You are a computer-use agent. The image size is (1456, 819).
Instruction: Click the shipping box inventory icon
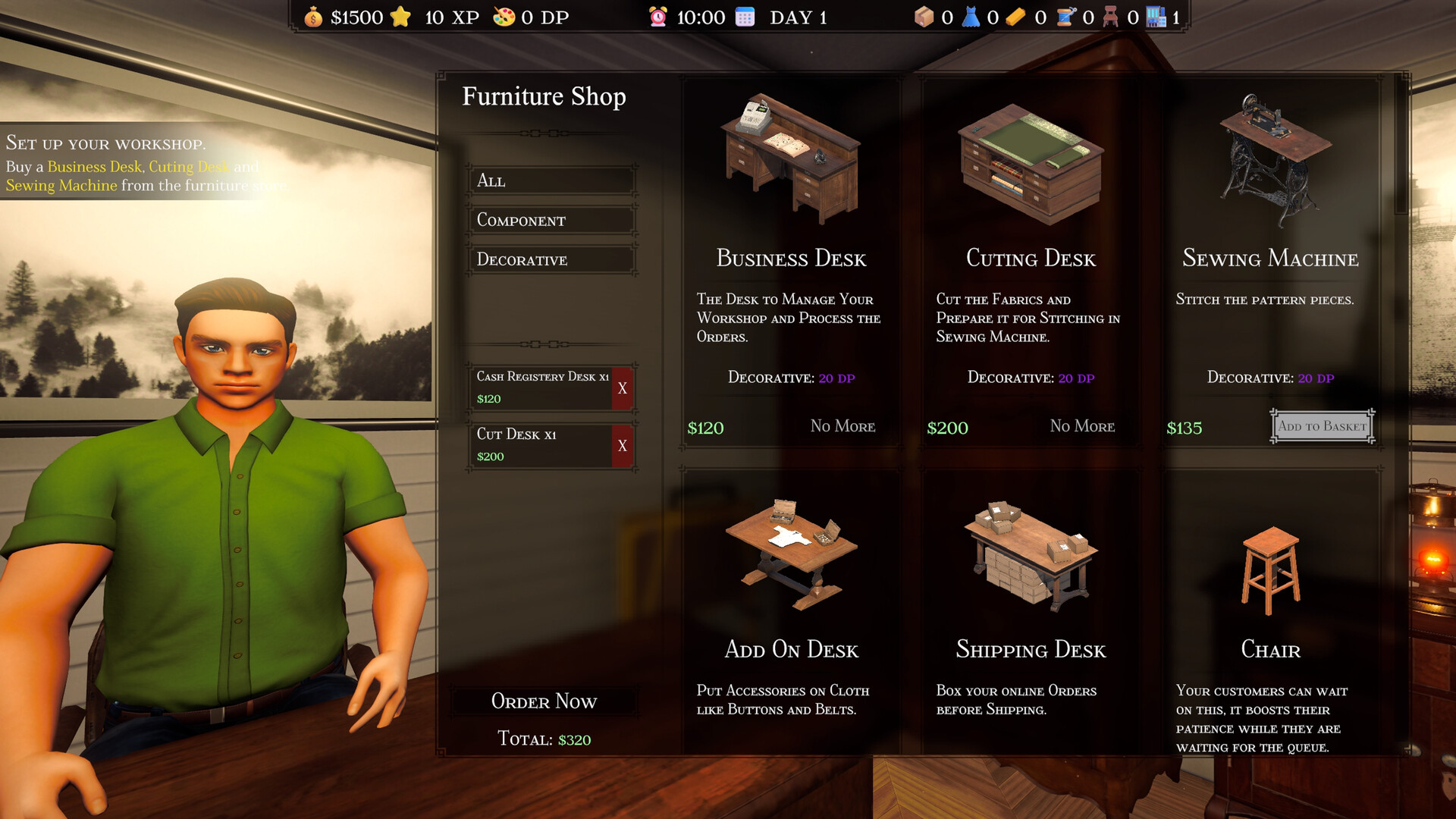click(924, 16)
